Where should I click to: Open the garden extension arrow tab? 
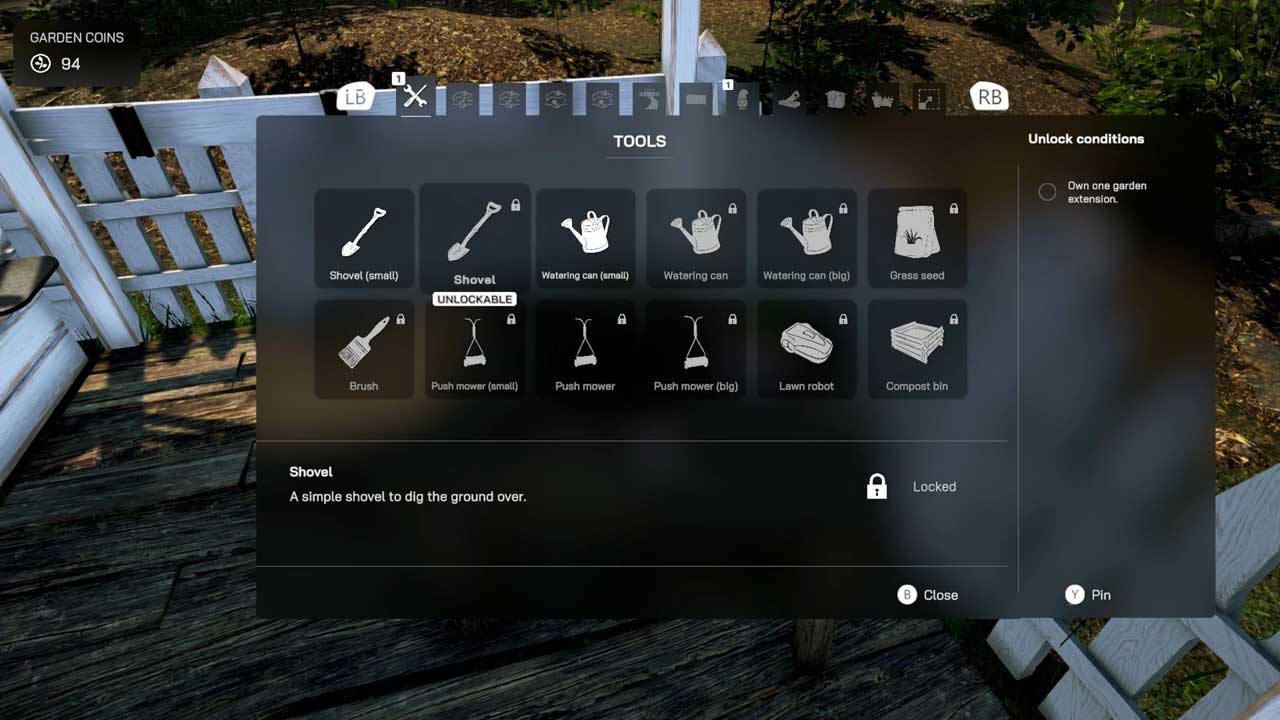point(928,100)
